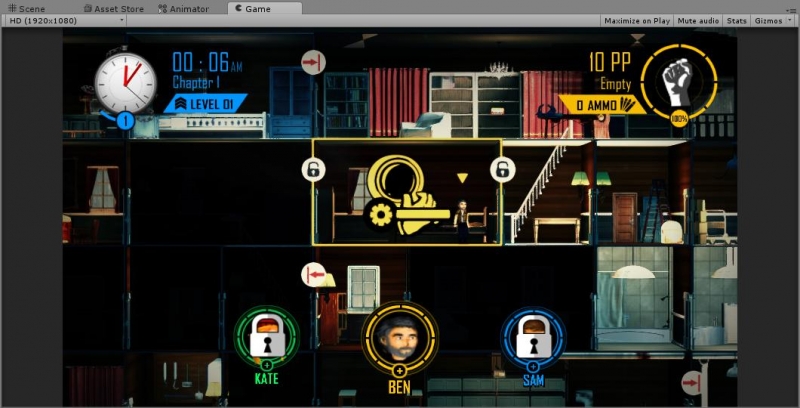Viewport: 800px width, 408px height.
Task: Open the Gizmos dropdown
Action: (x=772, y=20)
